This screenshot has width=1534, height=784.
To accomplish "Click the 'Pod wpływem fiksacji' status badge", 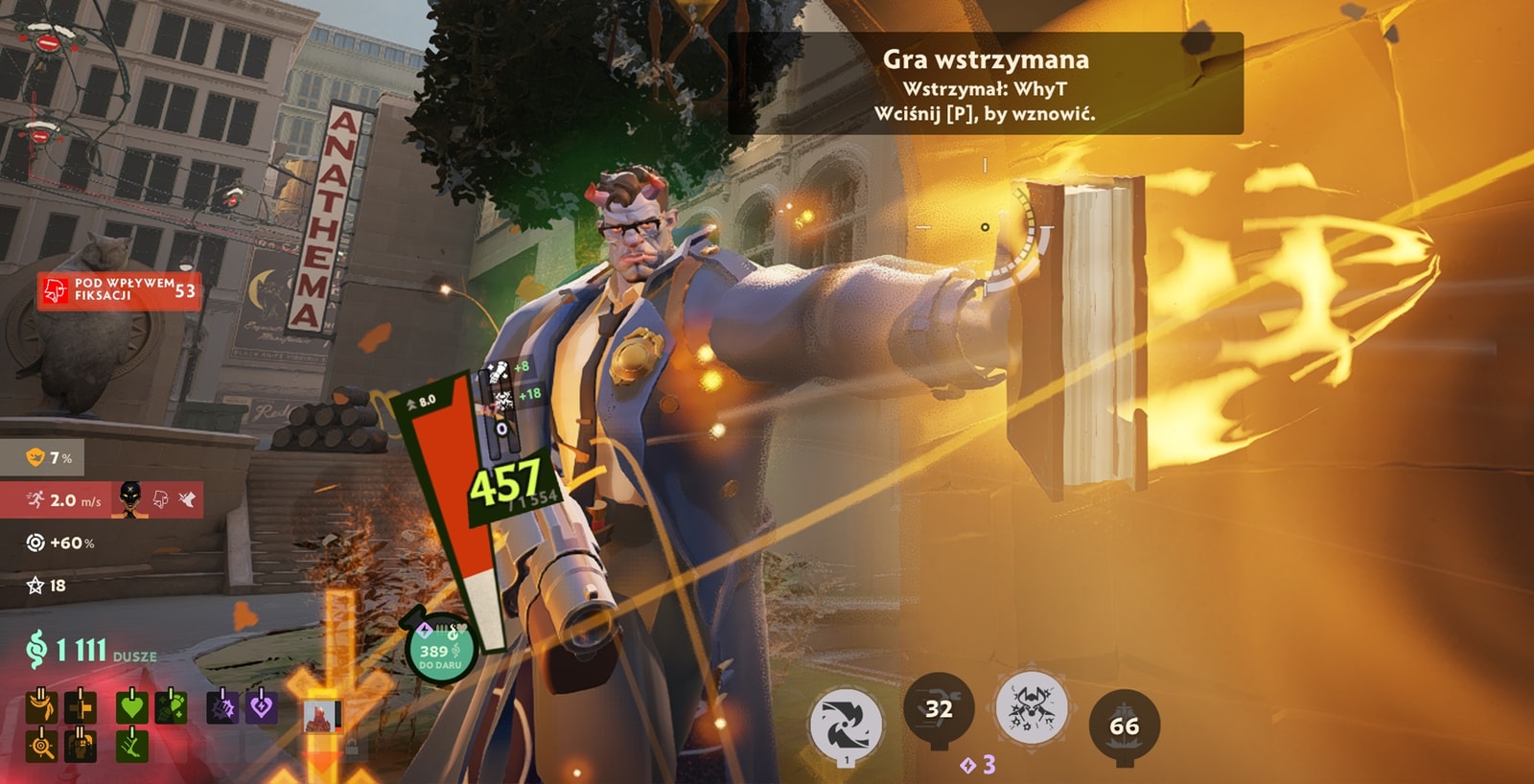I will (x=120, y=290).
